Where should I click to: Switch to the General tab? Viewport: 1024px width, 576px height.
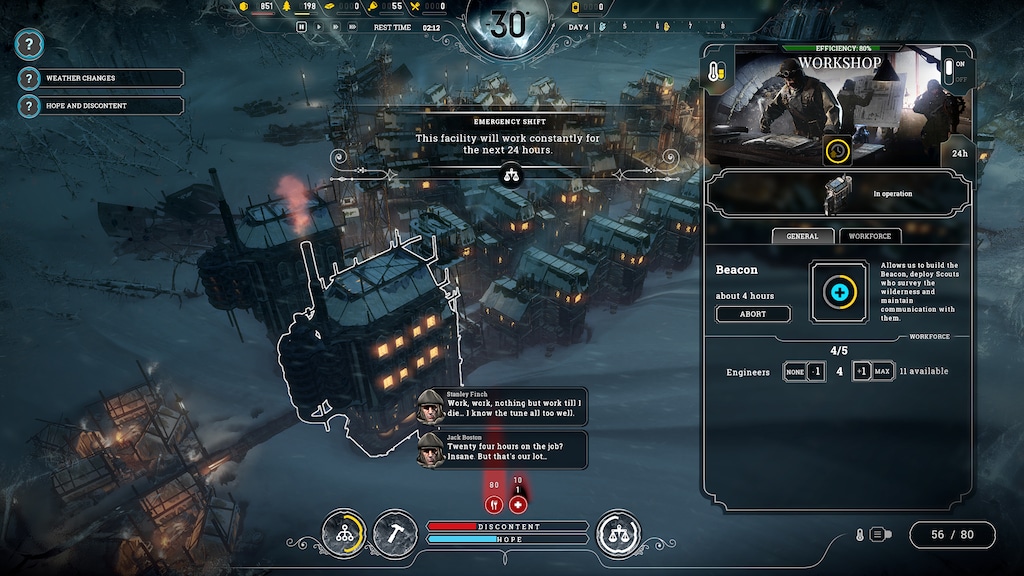(x=802, y=236)
